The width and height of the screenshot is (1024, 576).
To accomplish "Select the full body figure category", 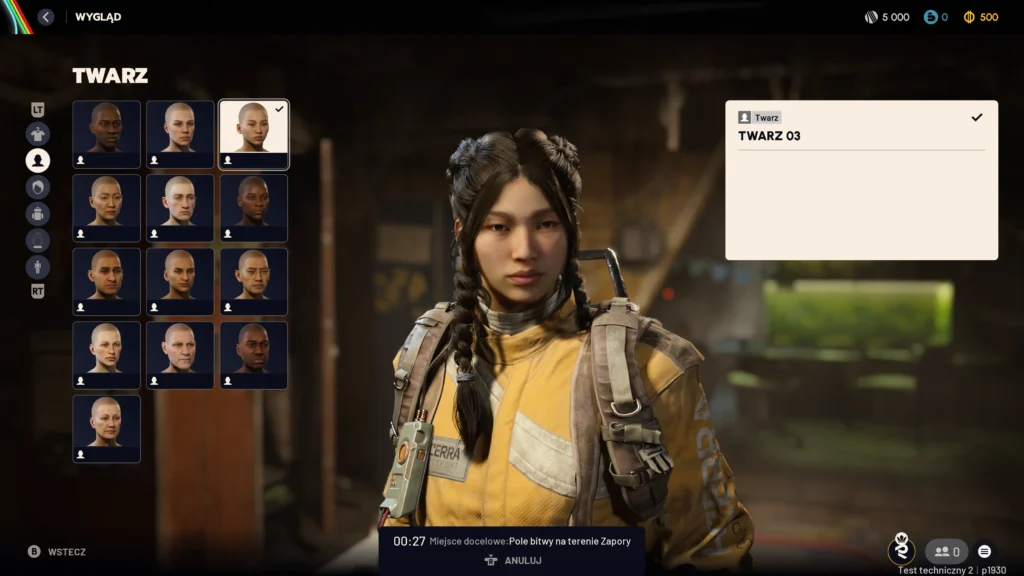I will tap(38, 266).
